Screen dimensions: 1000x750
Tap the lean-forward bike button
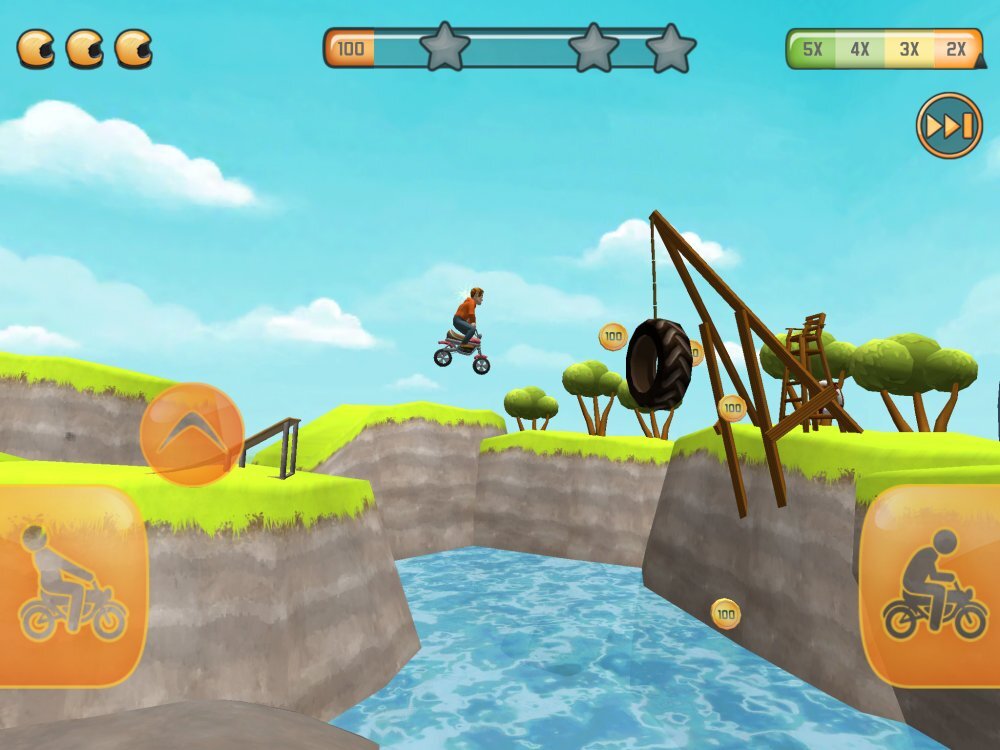pos(932,587)
